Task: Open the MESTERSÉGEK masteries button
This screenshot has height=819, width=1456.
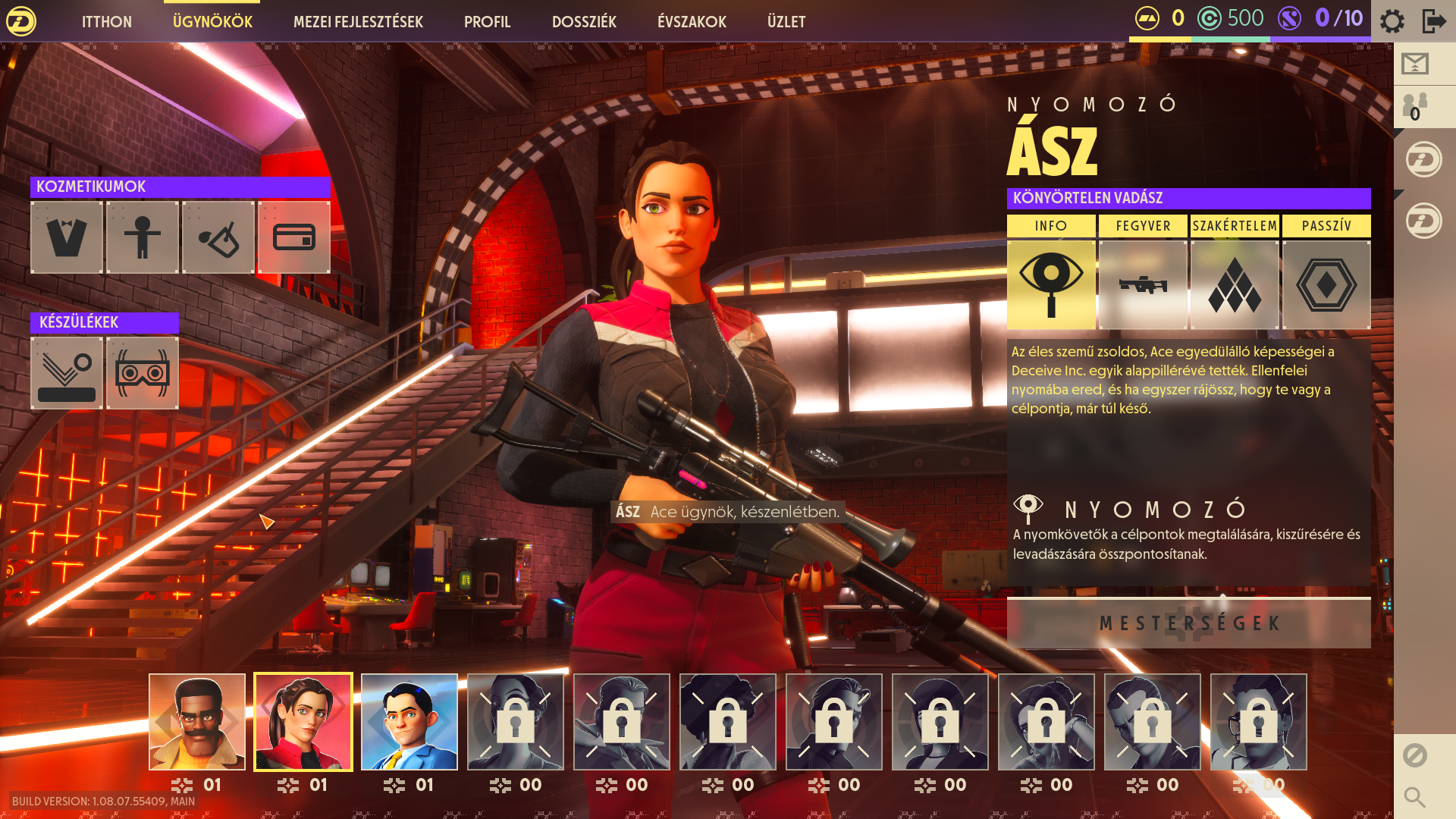Action: pyautogui.click(x=1188, y=623)
